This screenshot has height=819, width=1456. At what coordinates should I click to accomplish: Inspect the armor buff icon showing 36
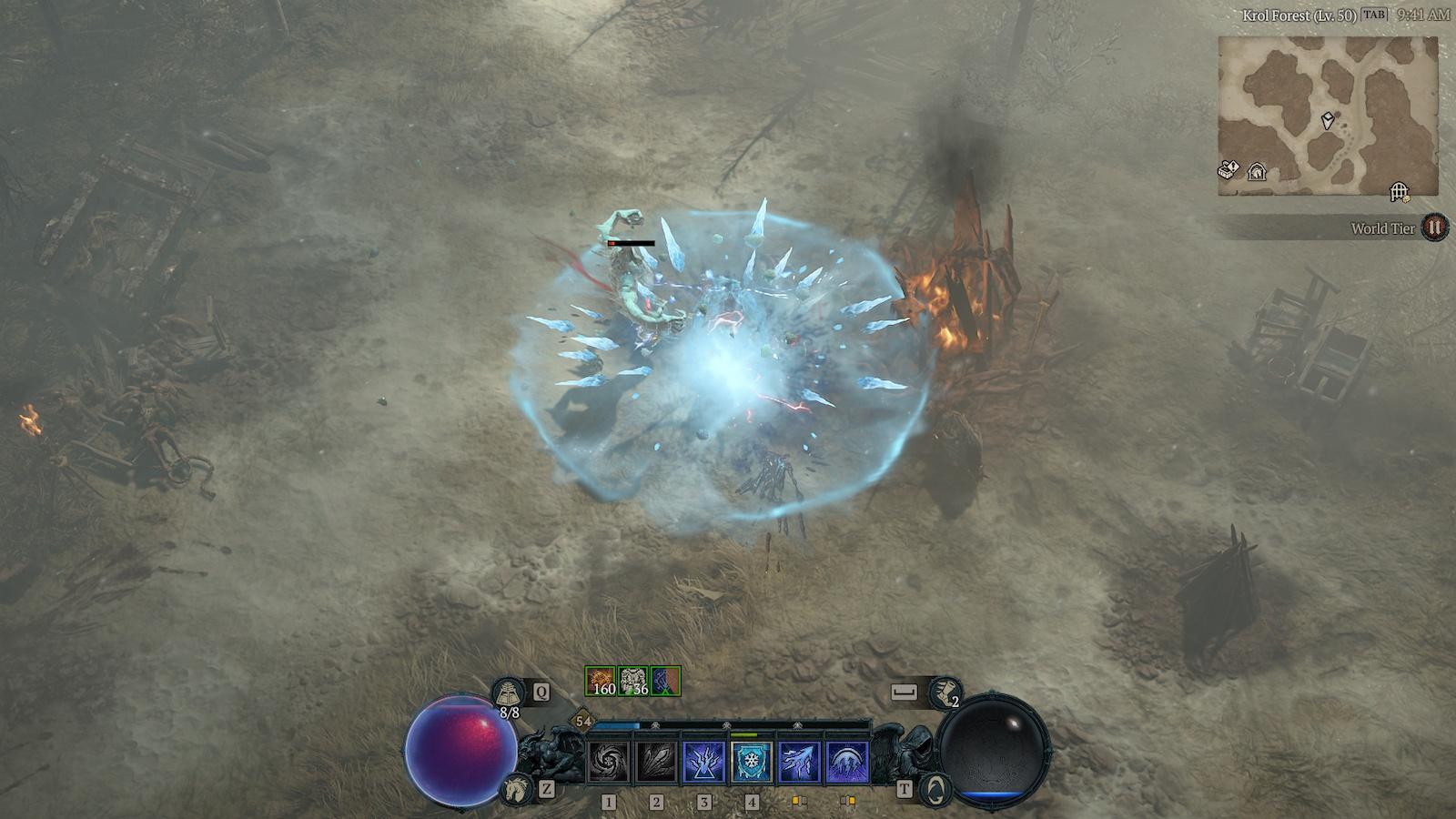pyautogui.click(x=633, y=681)
